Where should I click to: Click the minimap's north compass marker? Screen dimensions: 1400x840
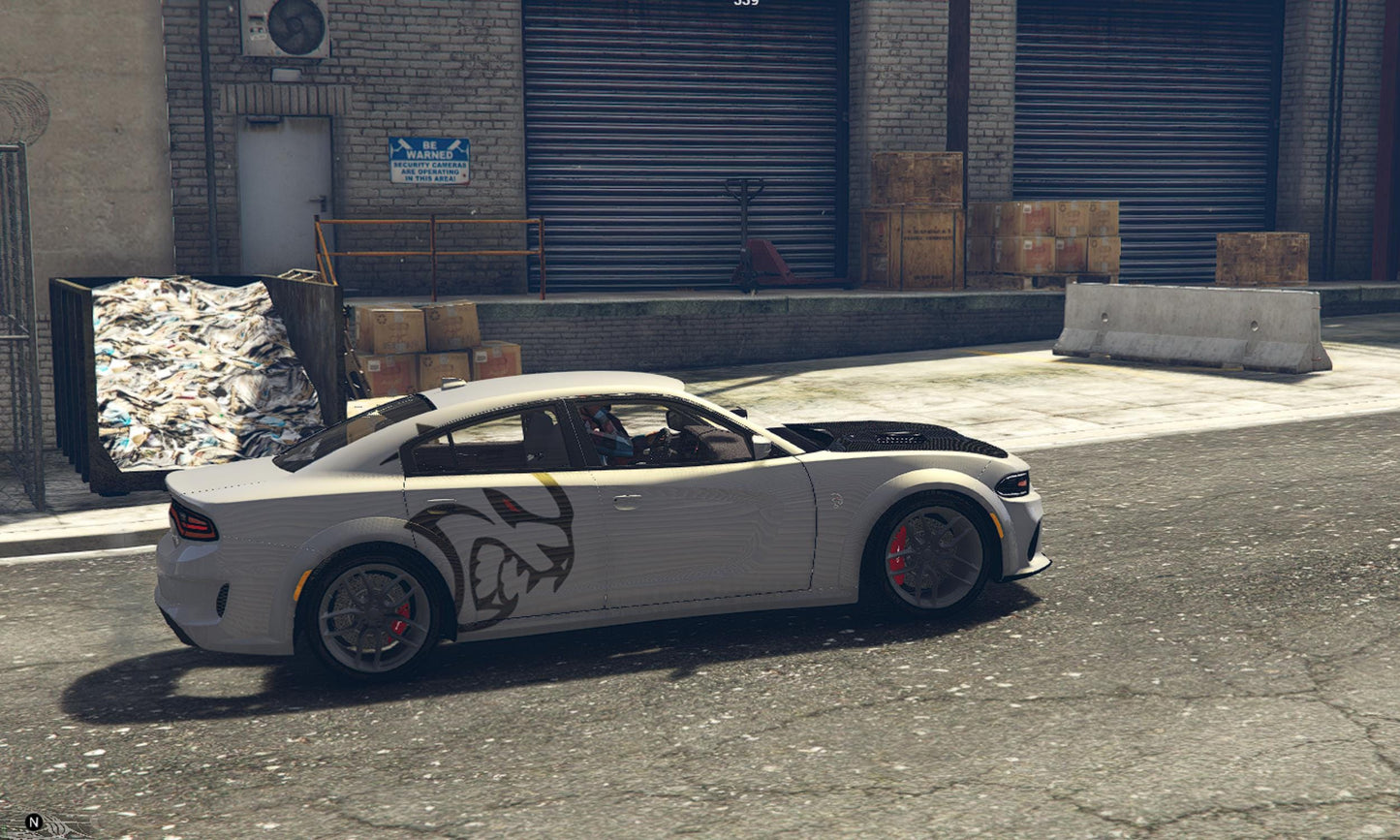[34, 823]
